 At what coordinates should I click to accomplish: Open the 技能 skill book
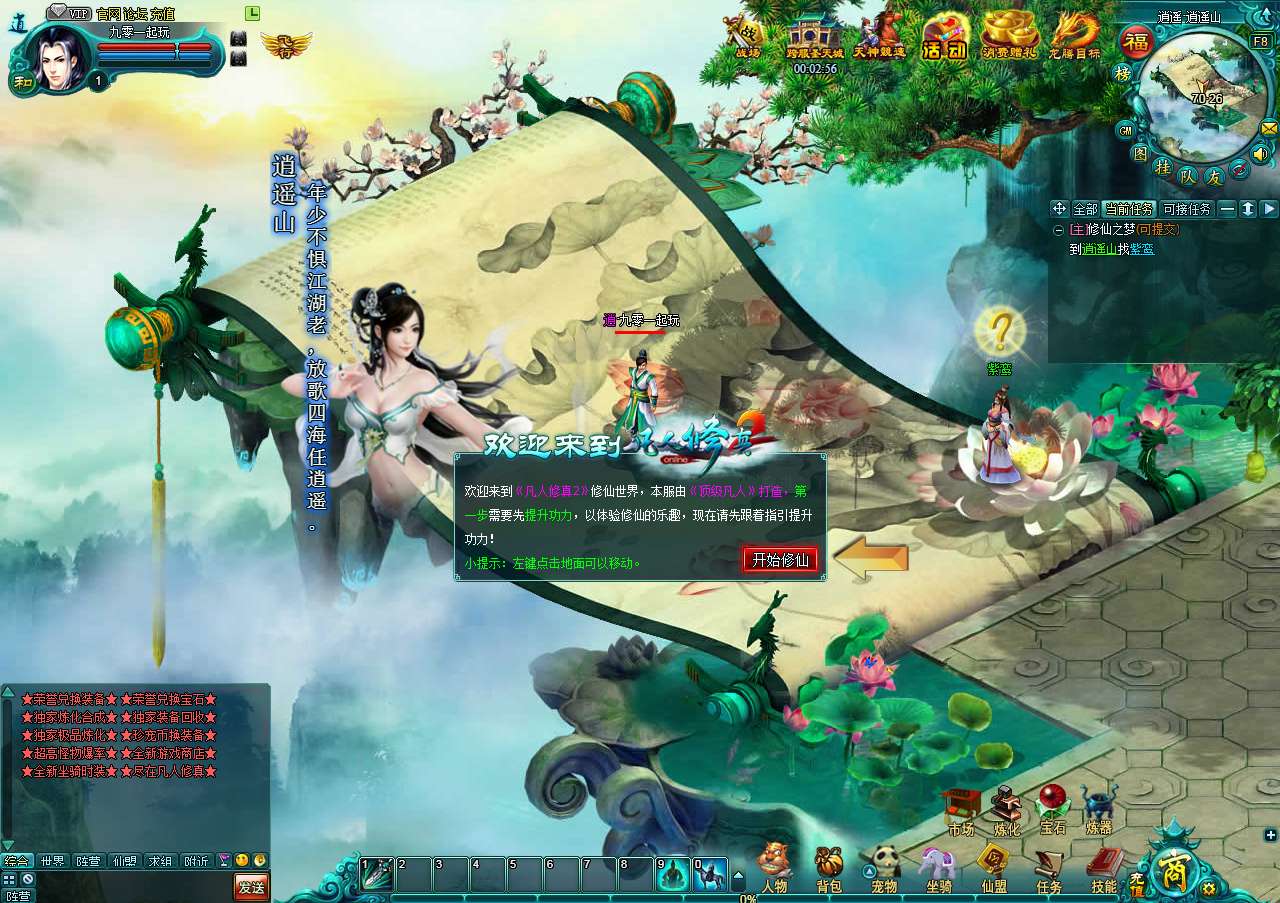[1104, 868]
